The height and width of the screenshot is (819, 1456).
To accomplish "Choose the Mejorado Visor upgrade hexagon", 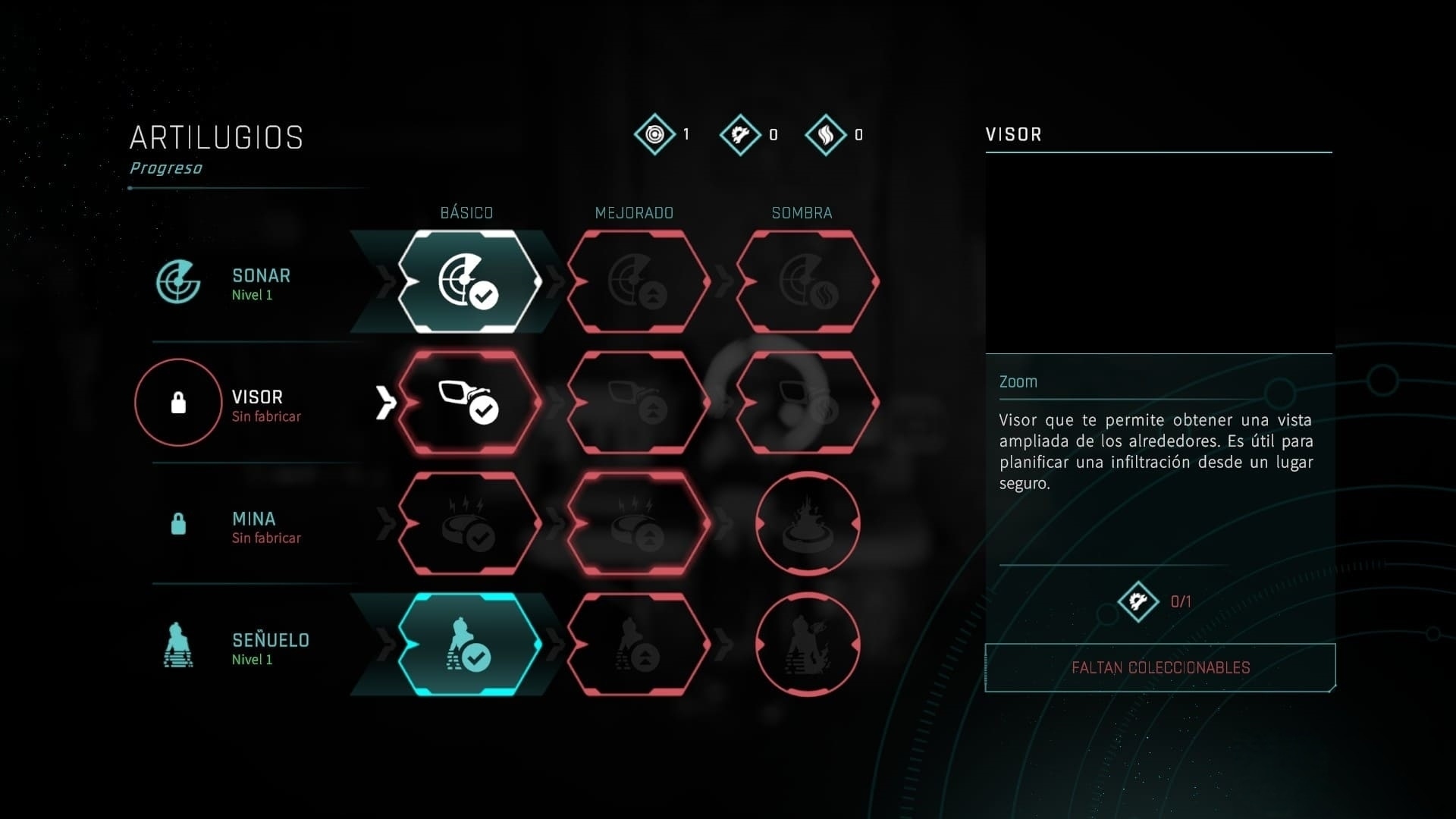I will [638, 403].
